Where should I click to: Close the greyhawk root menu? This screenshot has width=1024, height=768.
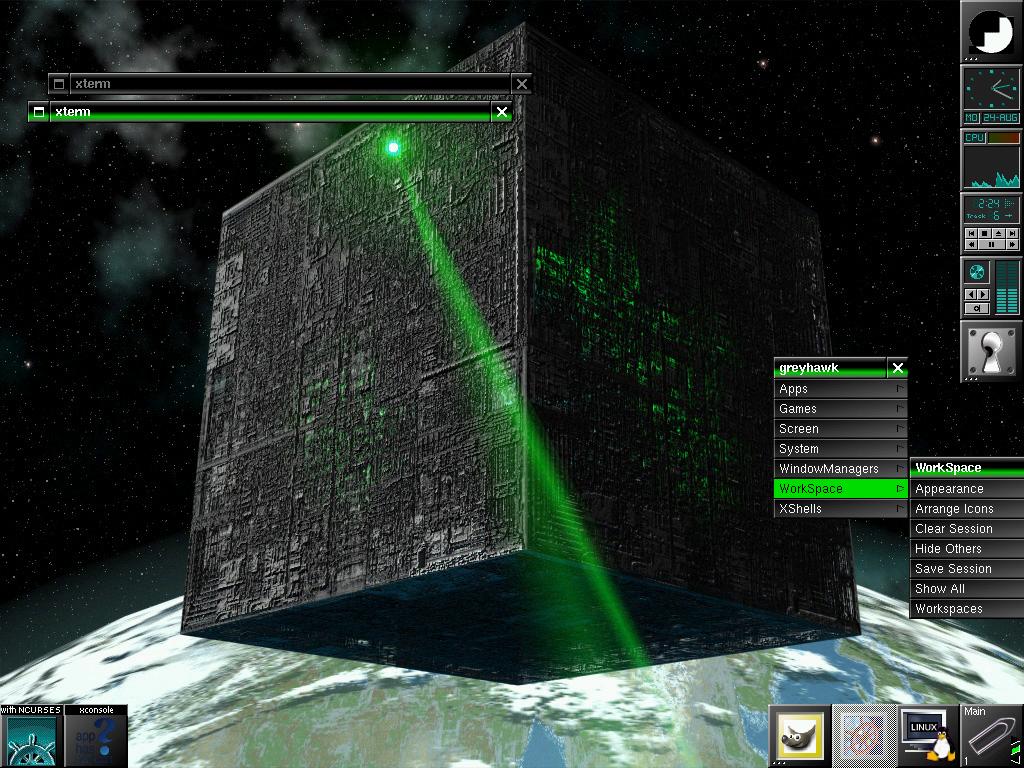coord(898,368)
